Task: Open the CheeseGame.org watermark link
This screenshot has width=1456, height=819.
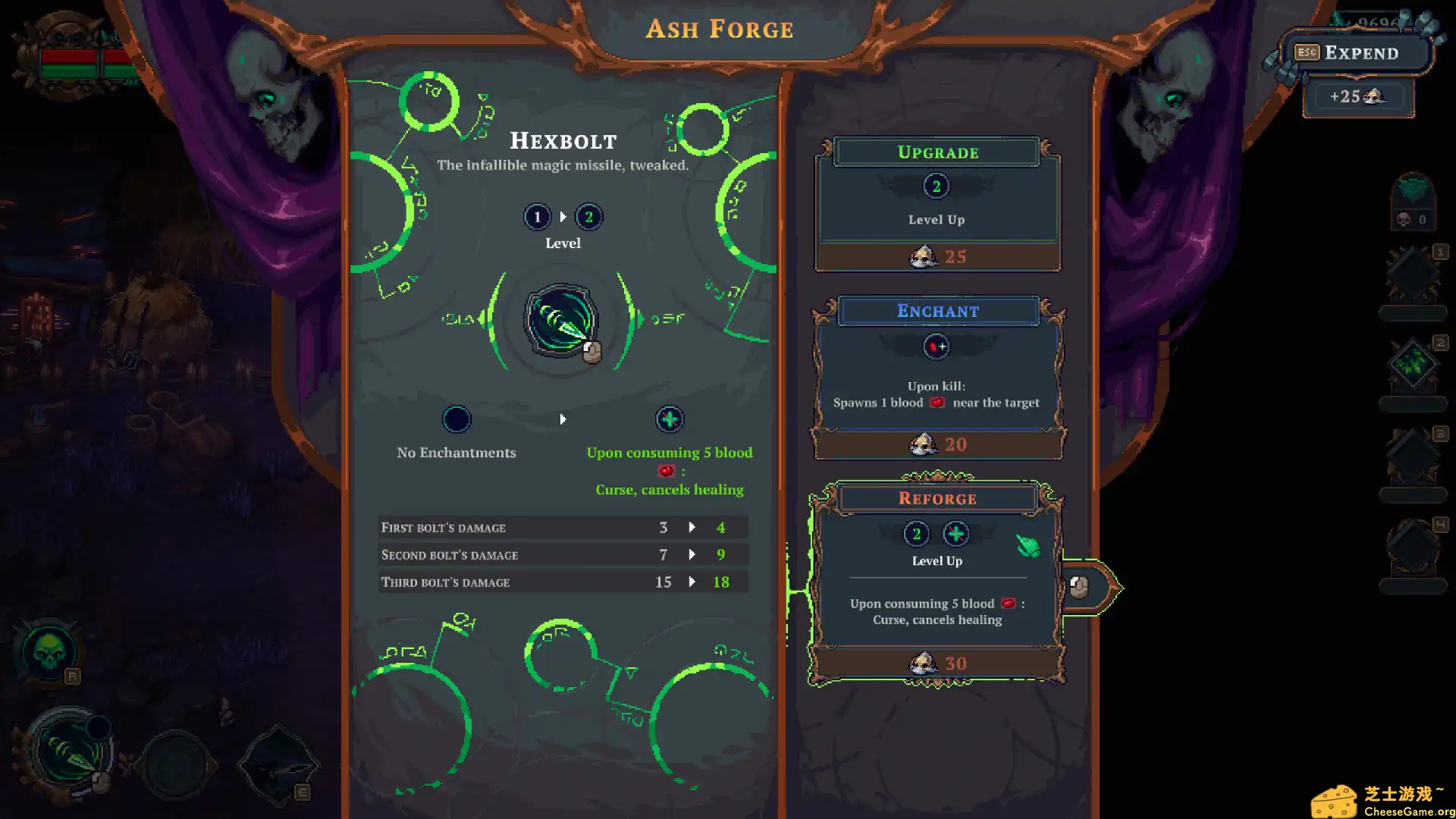Action: click(1382, 802)
